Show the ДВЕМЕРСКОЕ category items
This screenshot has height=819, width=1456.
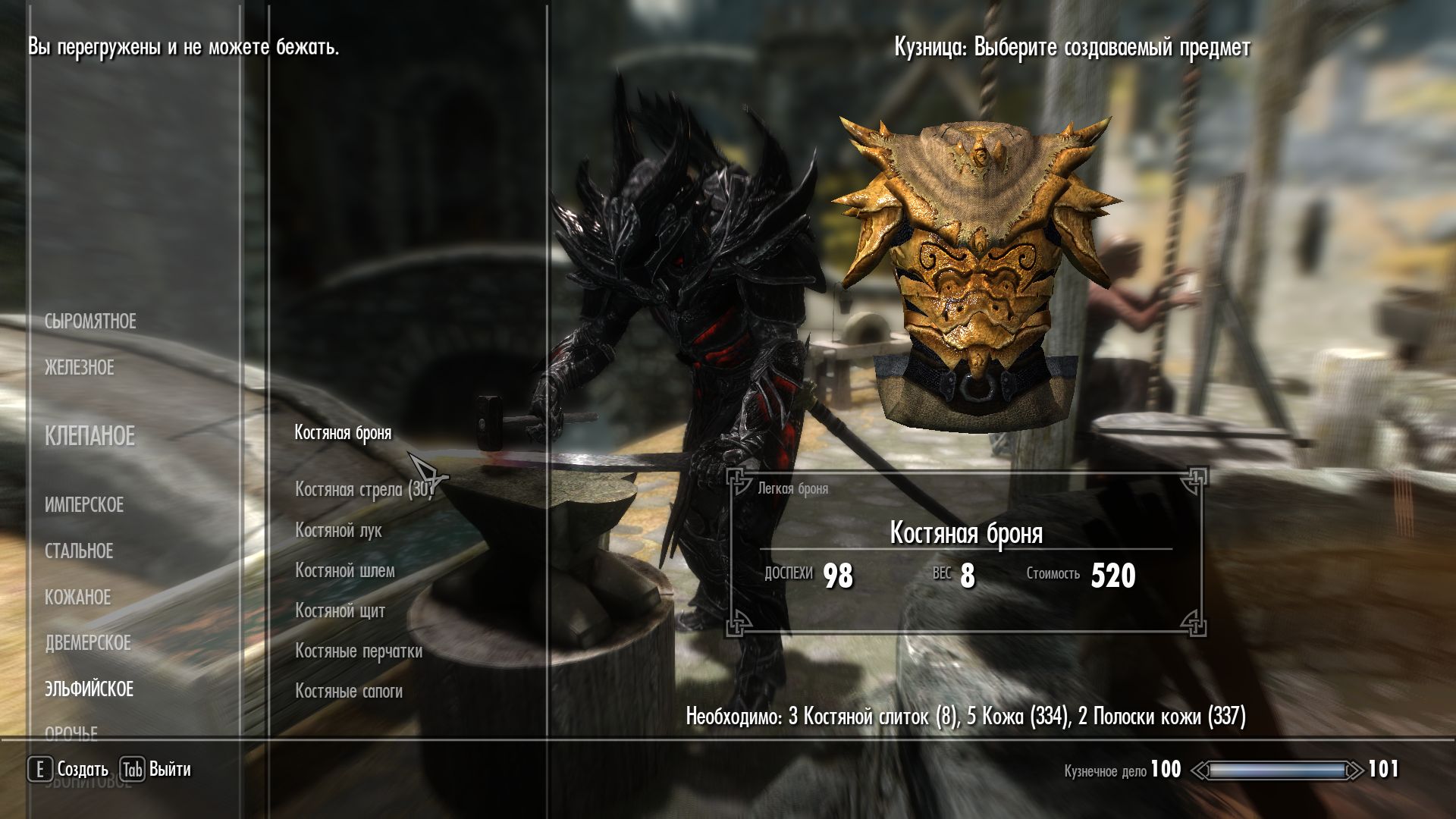click(x=88, y=643)
